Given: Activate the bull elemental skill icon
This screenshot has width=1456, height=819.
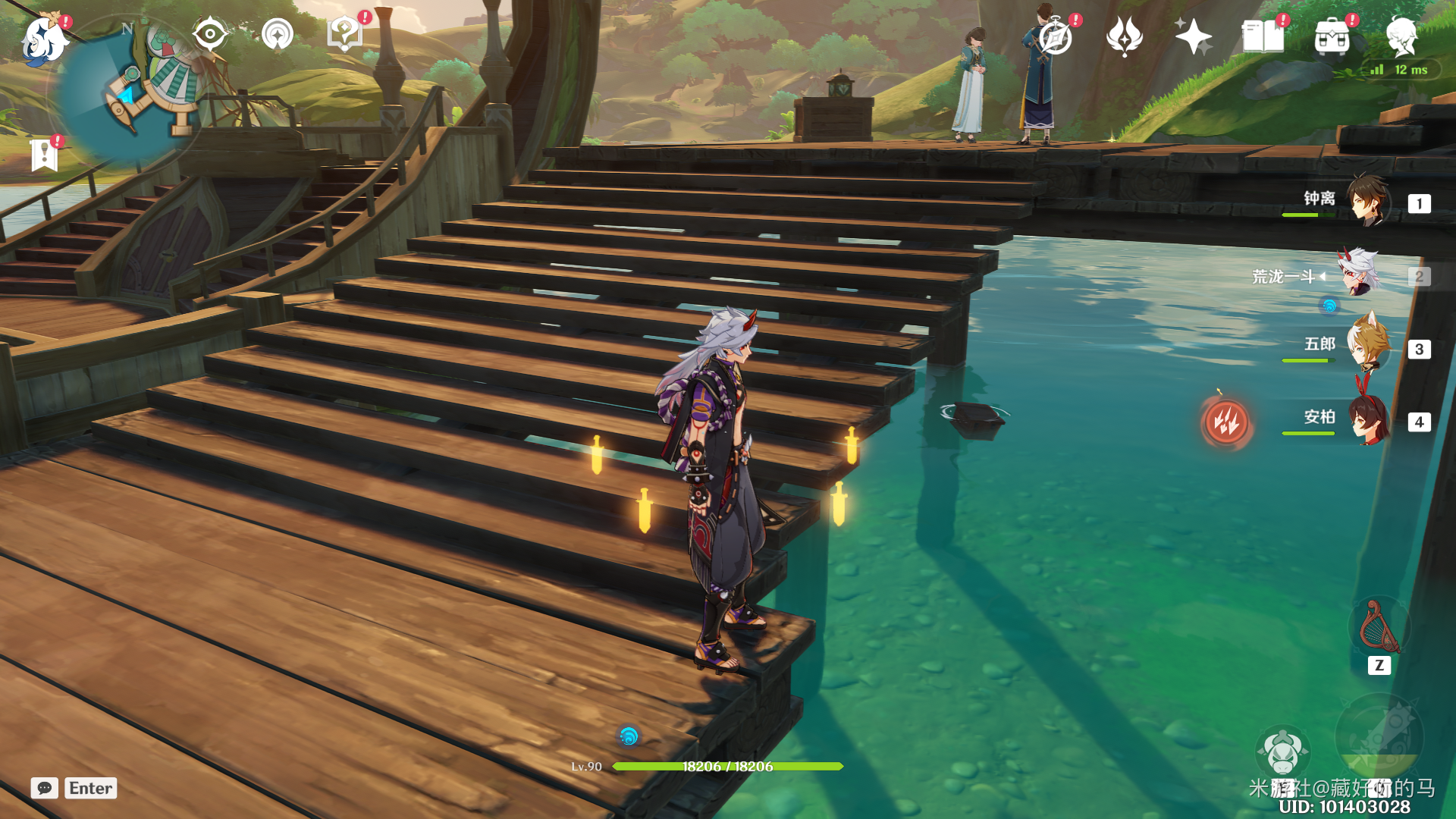Looking at the screenshot, I should 1282,752.
